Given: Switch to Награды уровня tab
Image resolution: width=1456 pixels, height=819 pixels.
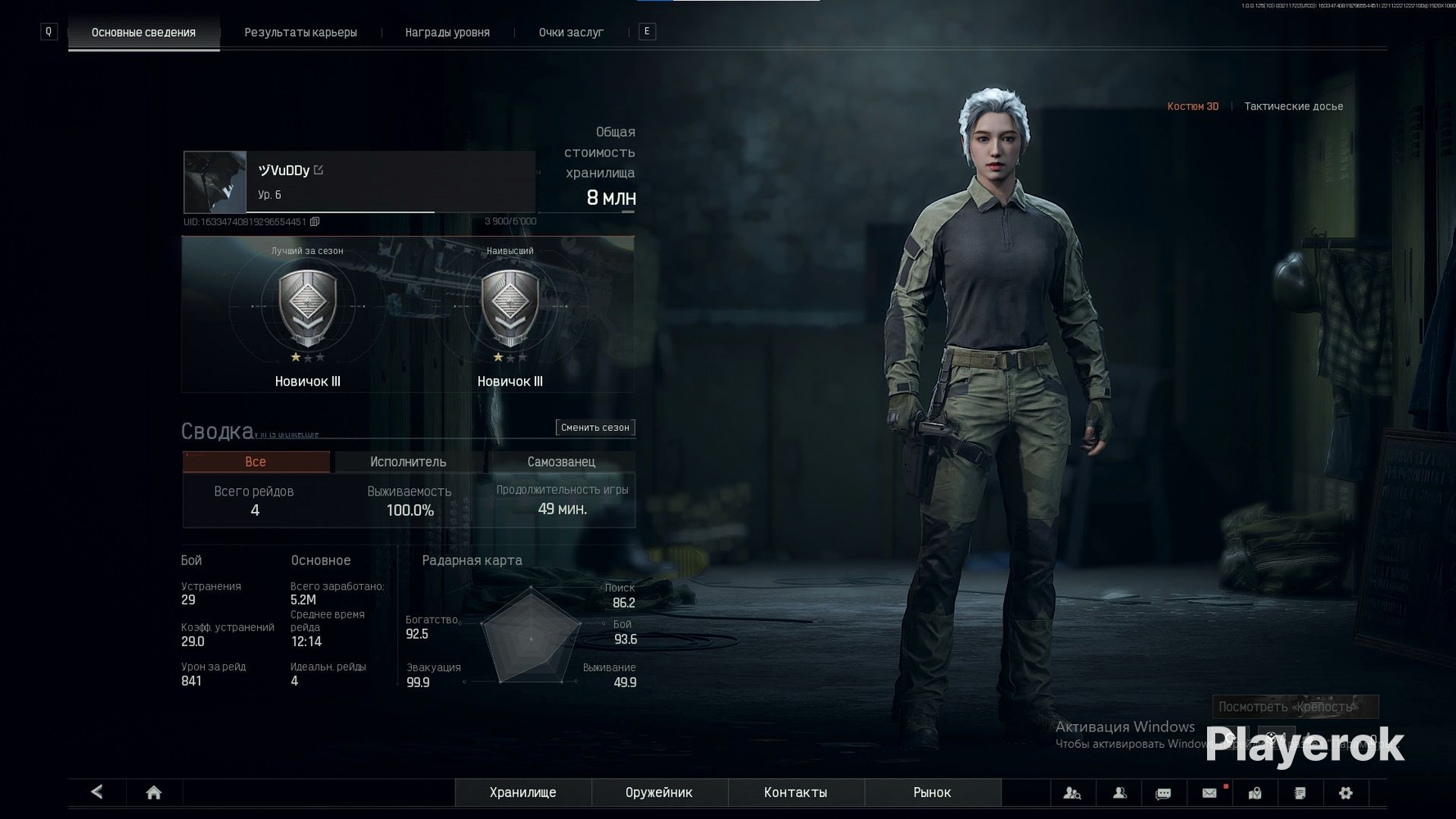Looking at the screenshot, I should coord(447,33).
